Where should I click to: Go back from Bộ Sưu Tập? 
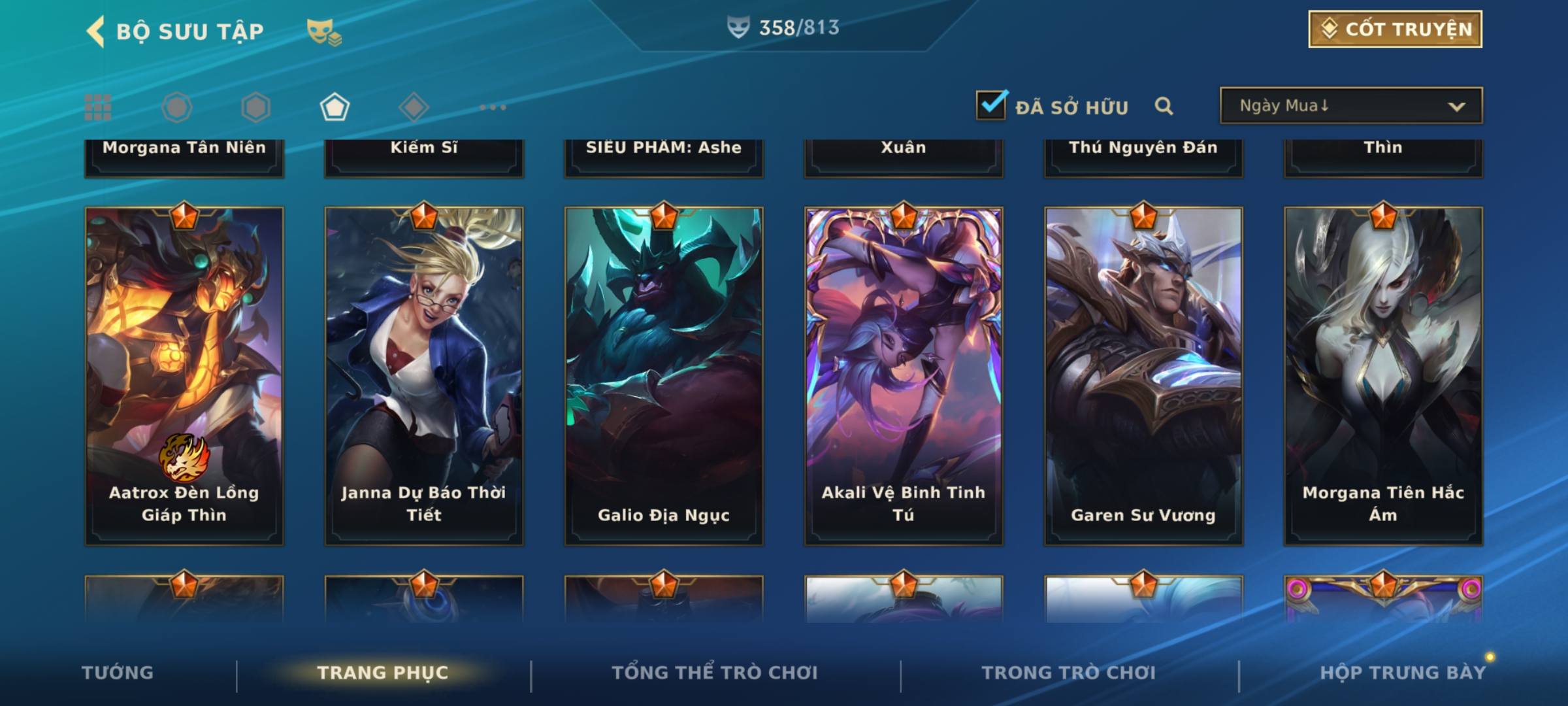[96, 31]
